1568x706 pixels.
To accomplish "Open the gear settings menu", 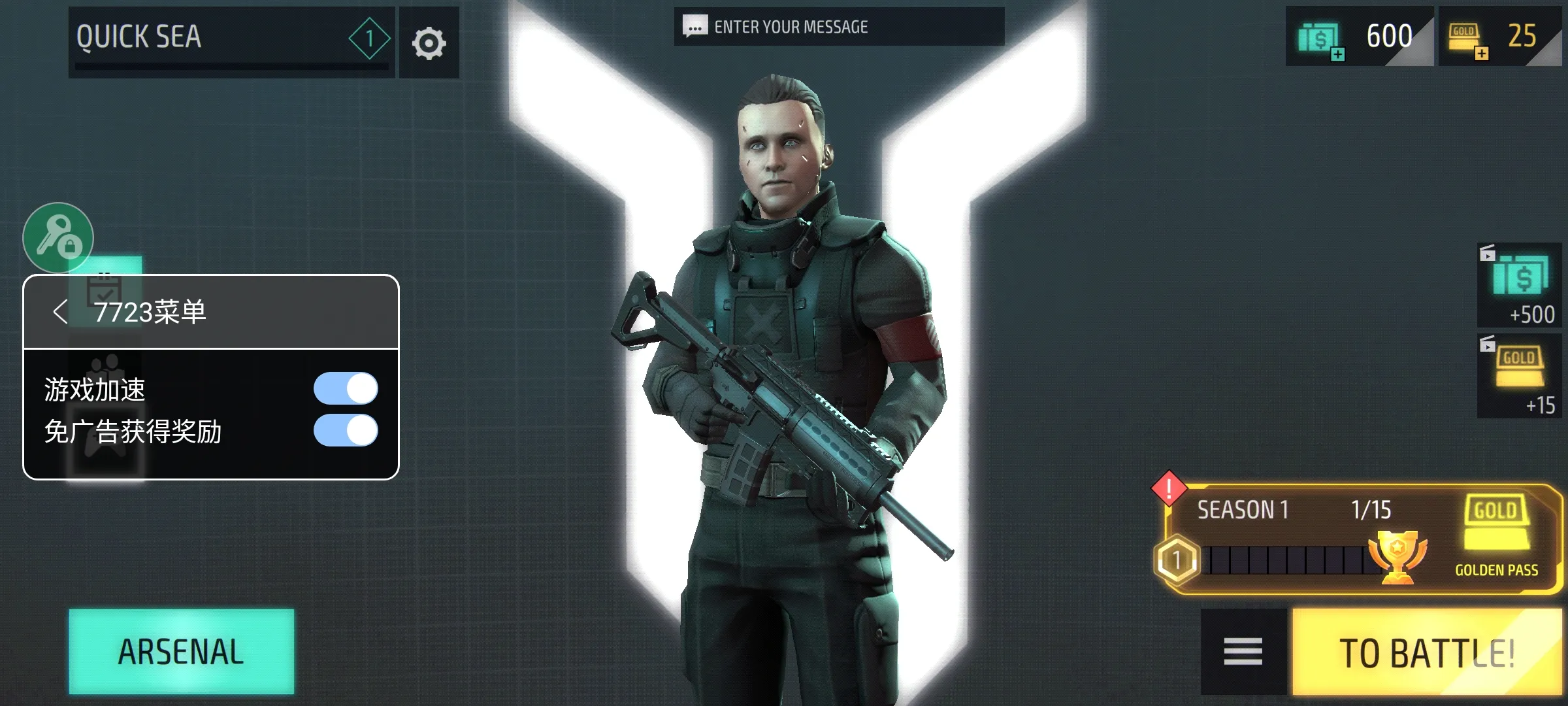I will point(429,43).
